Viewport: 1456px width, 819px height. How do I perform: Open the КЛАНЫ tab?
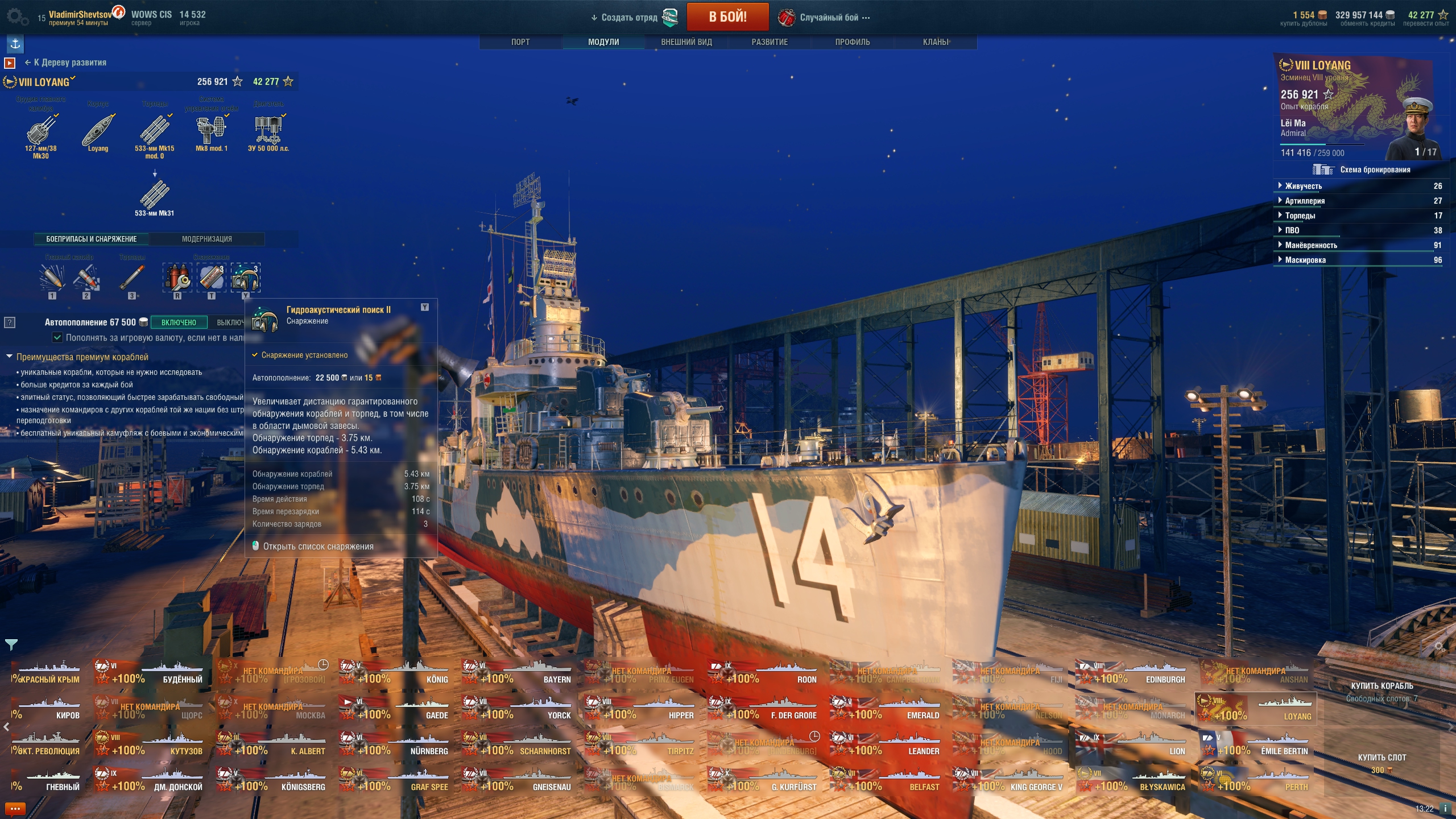pyautogui.click(x=935, y=42)
